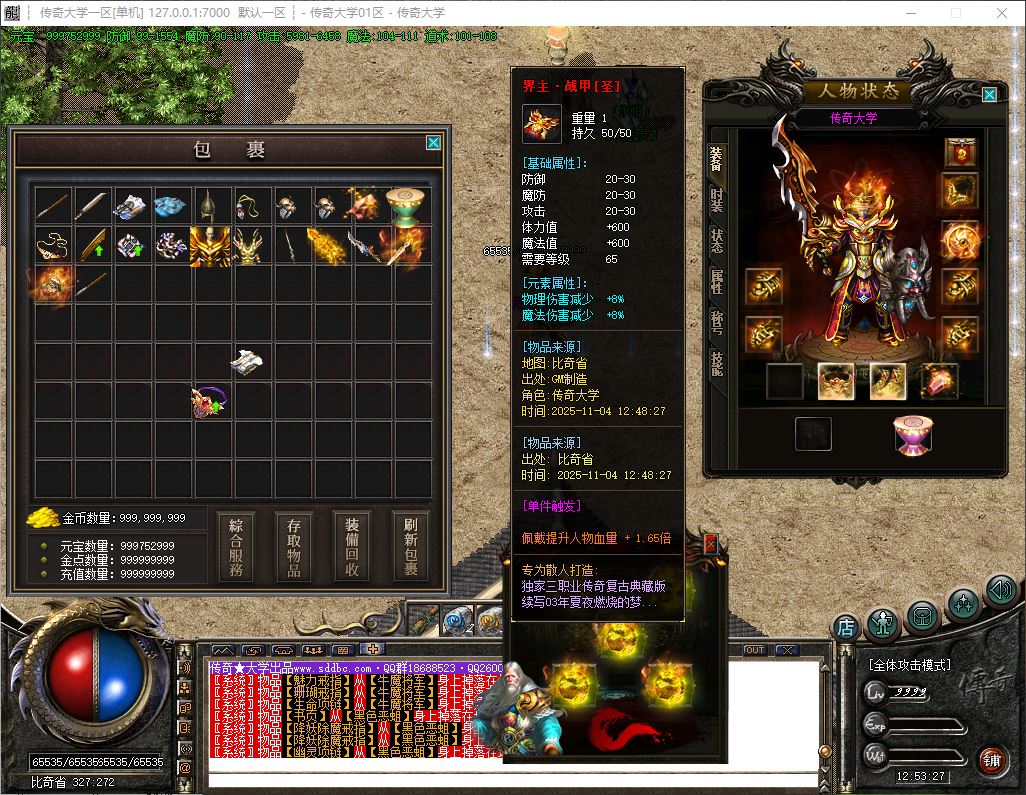1026x795 pixels.
Task: Select the golden armor in the bag
Action: tap(210, 245)
